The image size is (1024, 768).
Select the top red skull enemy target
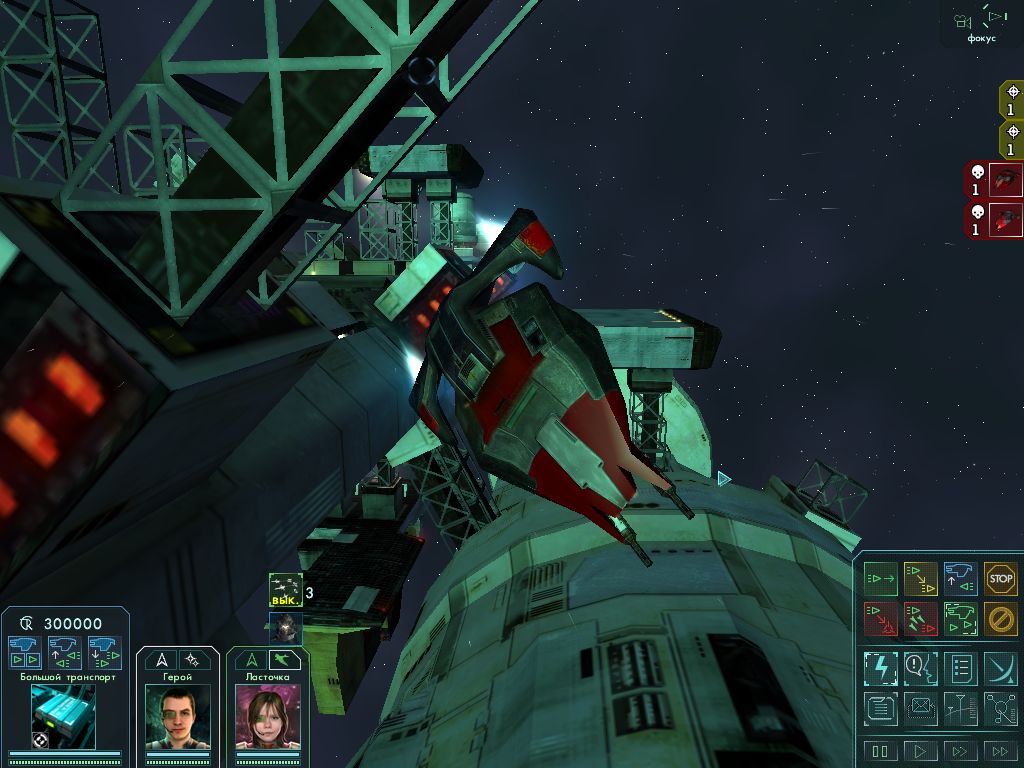pyautogui.click(x=994, y=181)
